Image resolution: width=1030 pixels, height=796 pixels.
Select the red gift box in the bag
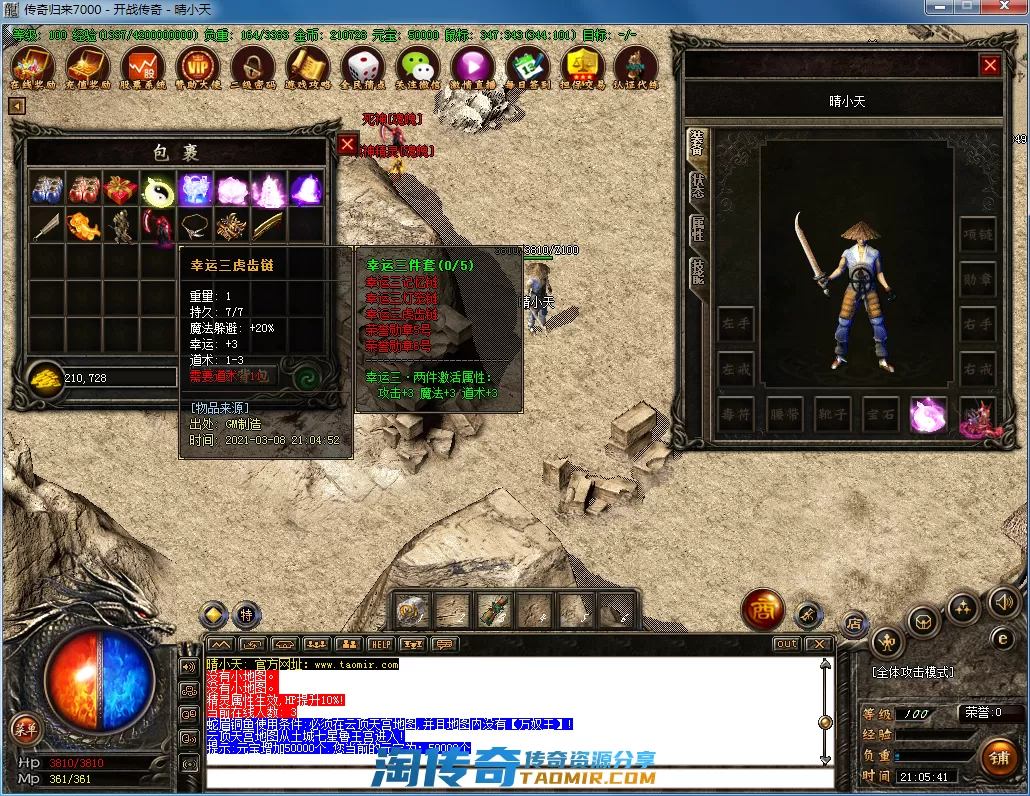(x=121, y=190)
